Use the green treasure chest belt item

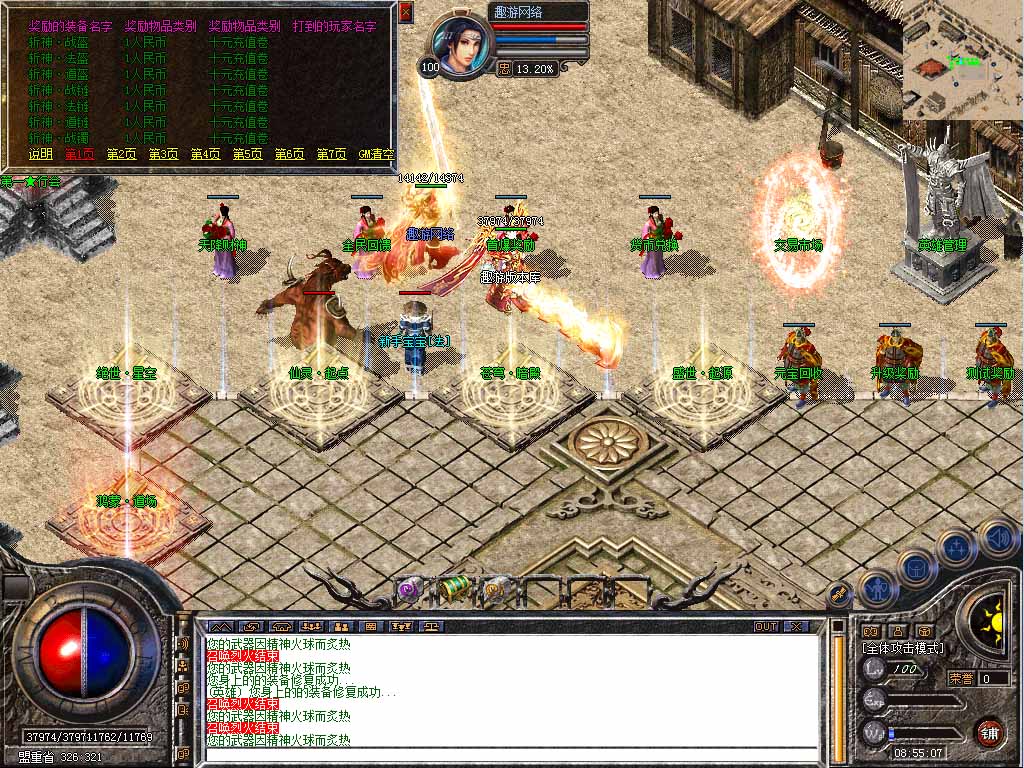(x=454, y=590)
